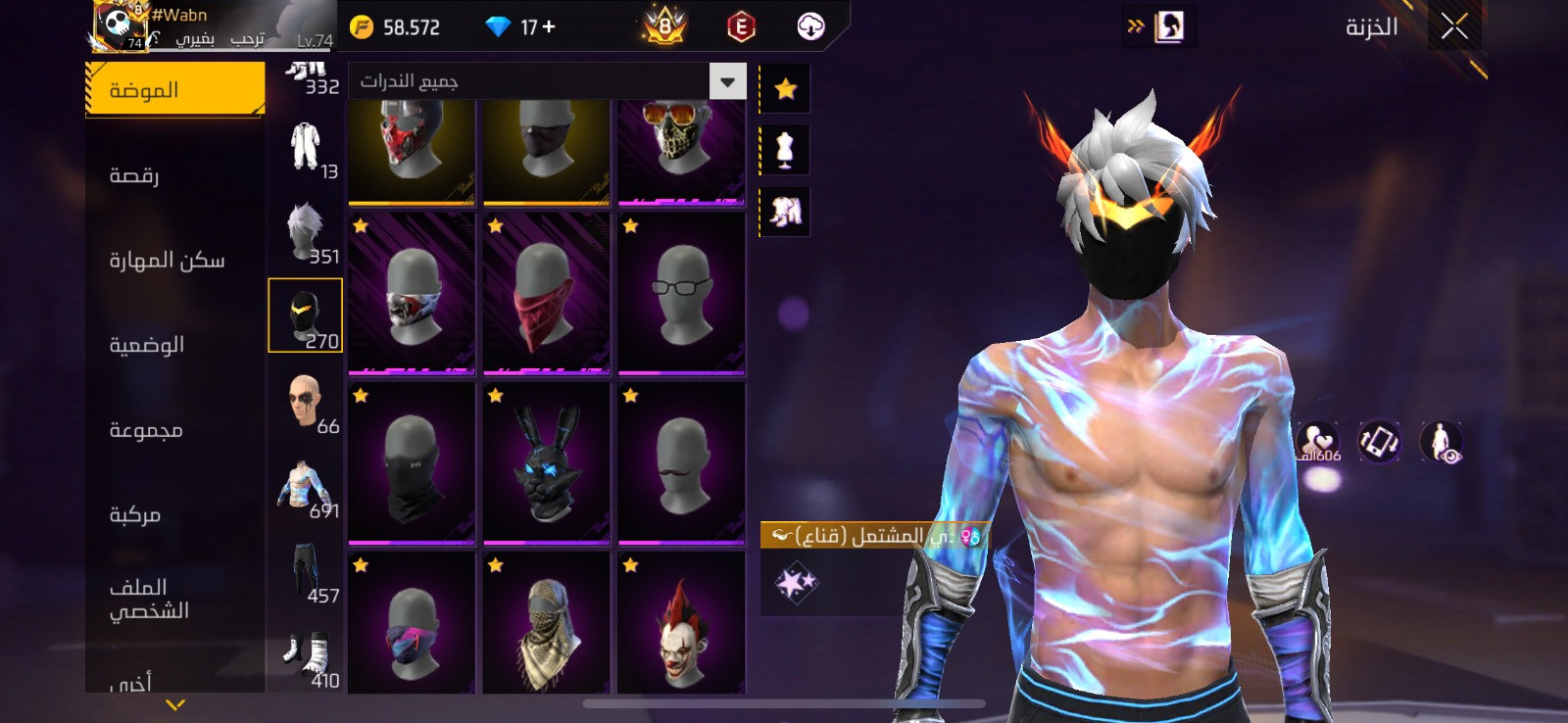Image resolution: width=1568 pixels, height=723 pixels.
Task: Select the مجموعة collection tab
Action: pyautogui.click(x=146, y=430)
